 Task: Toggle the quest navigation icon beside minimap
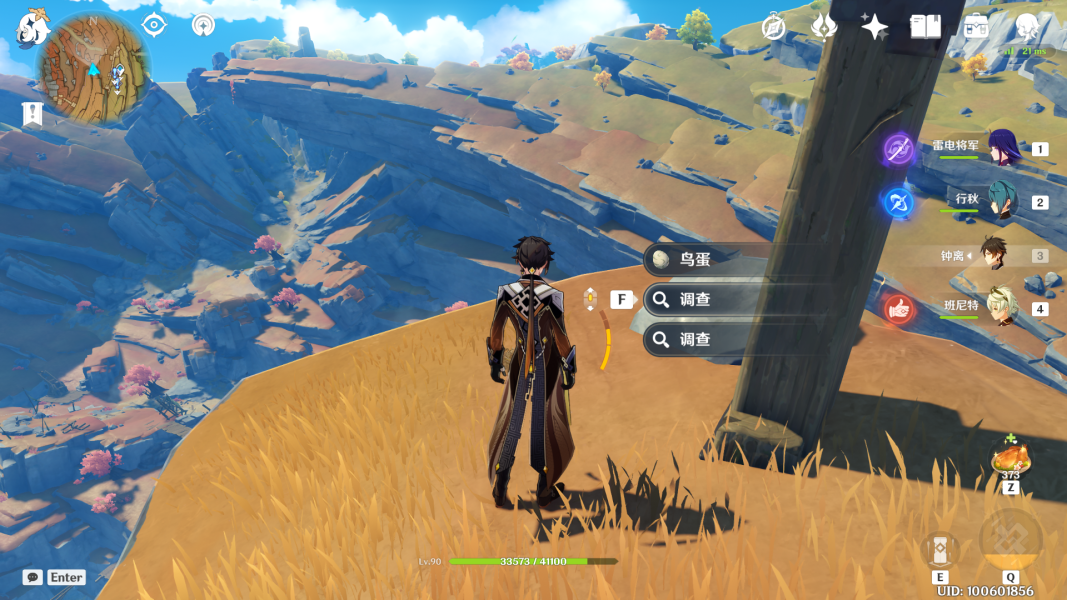click(x=153, y=25)
